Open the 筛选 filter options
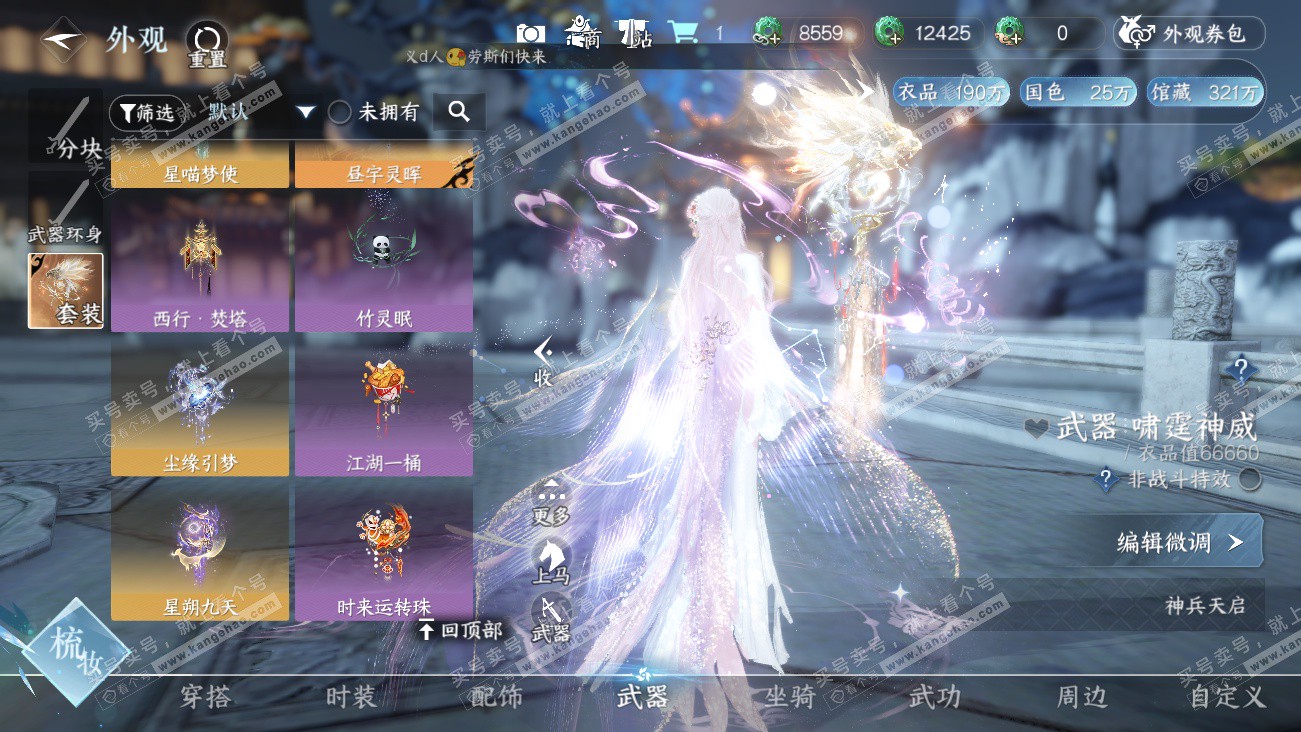The height and width of the screenshot is (732, 1301). tap(147, 113)
